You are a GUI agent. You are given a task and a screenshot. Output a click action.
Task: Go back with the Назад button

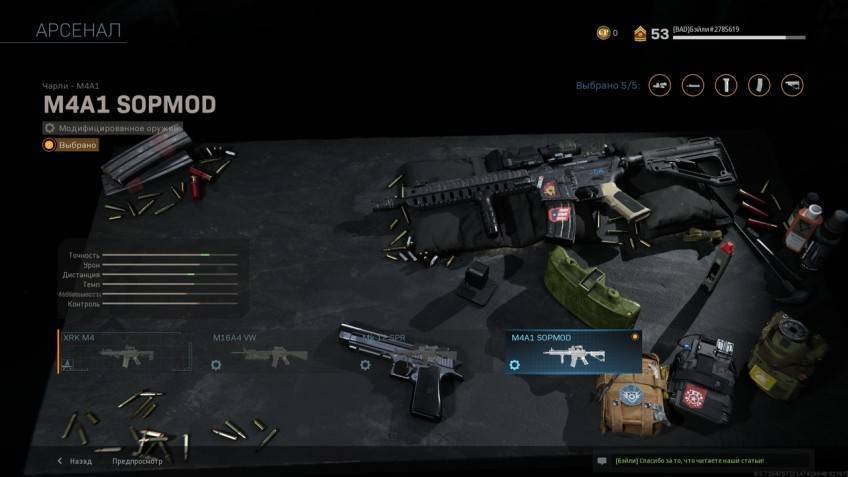(75, 461)
